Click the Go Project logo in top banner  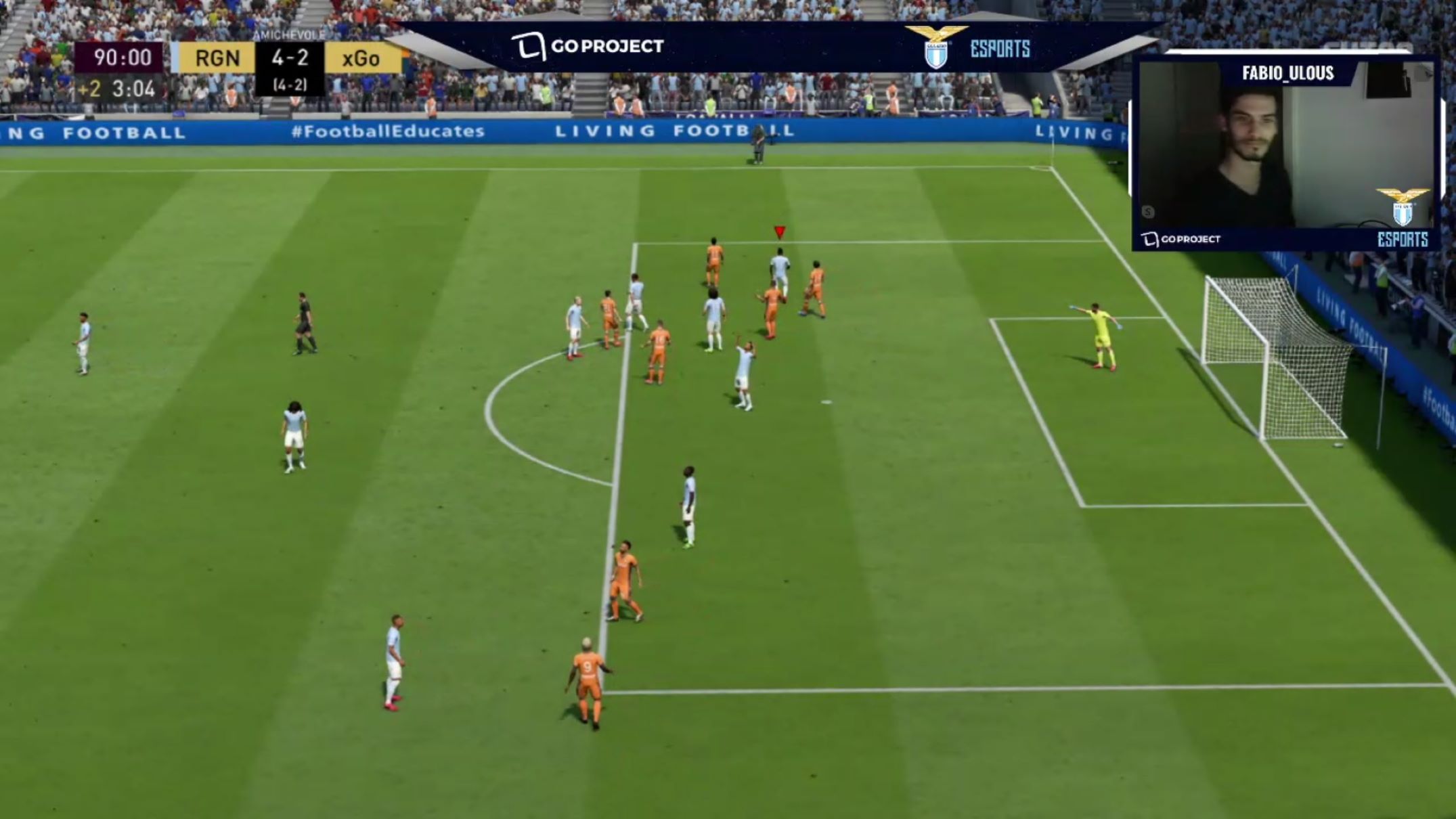pyautogui.click(x=587, y=47)
